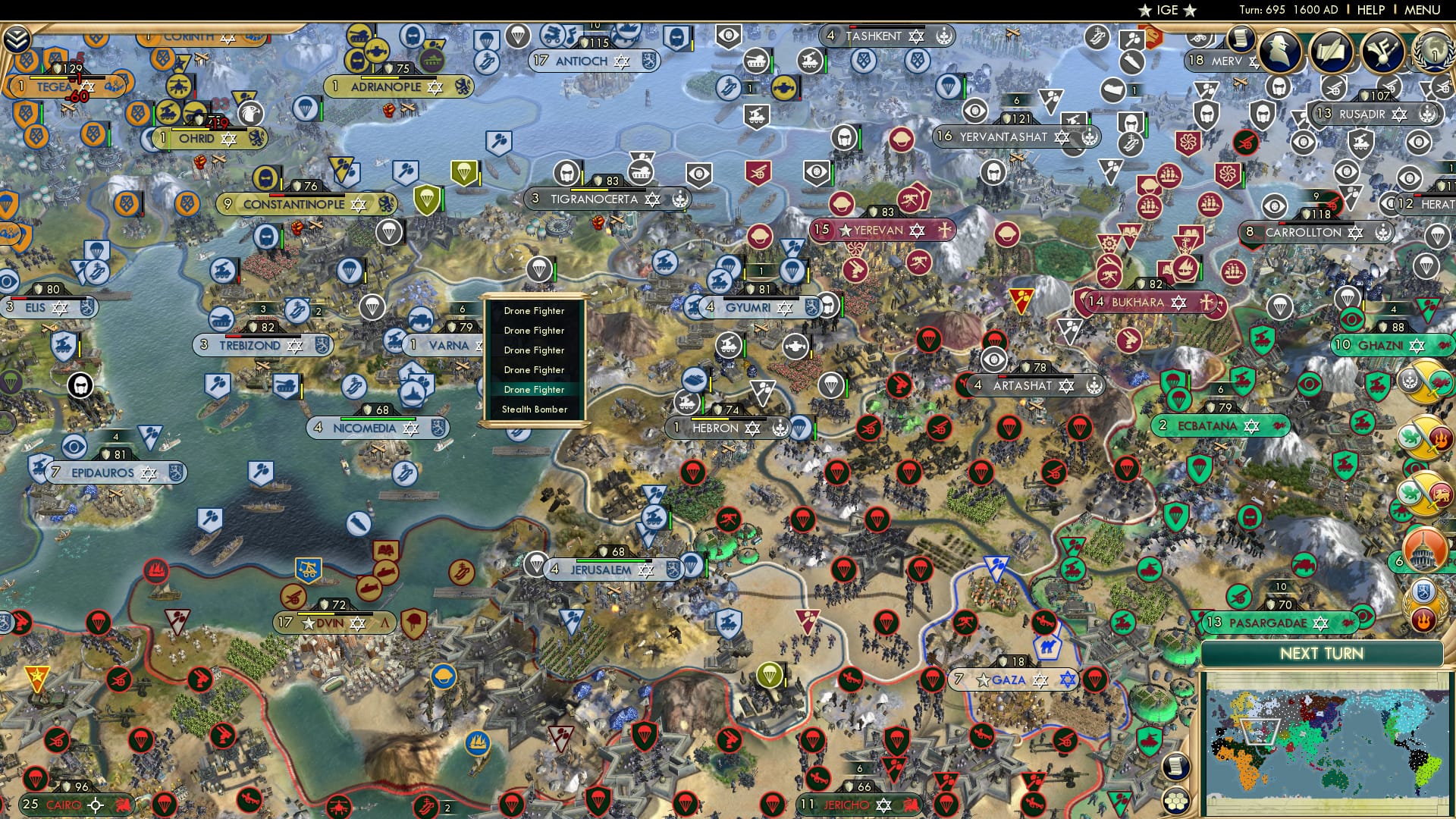Click the capital star icon on Cairo's banner
1456x819 pixels.
[x=96, y=805]
